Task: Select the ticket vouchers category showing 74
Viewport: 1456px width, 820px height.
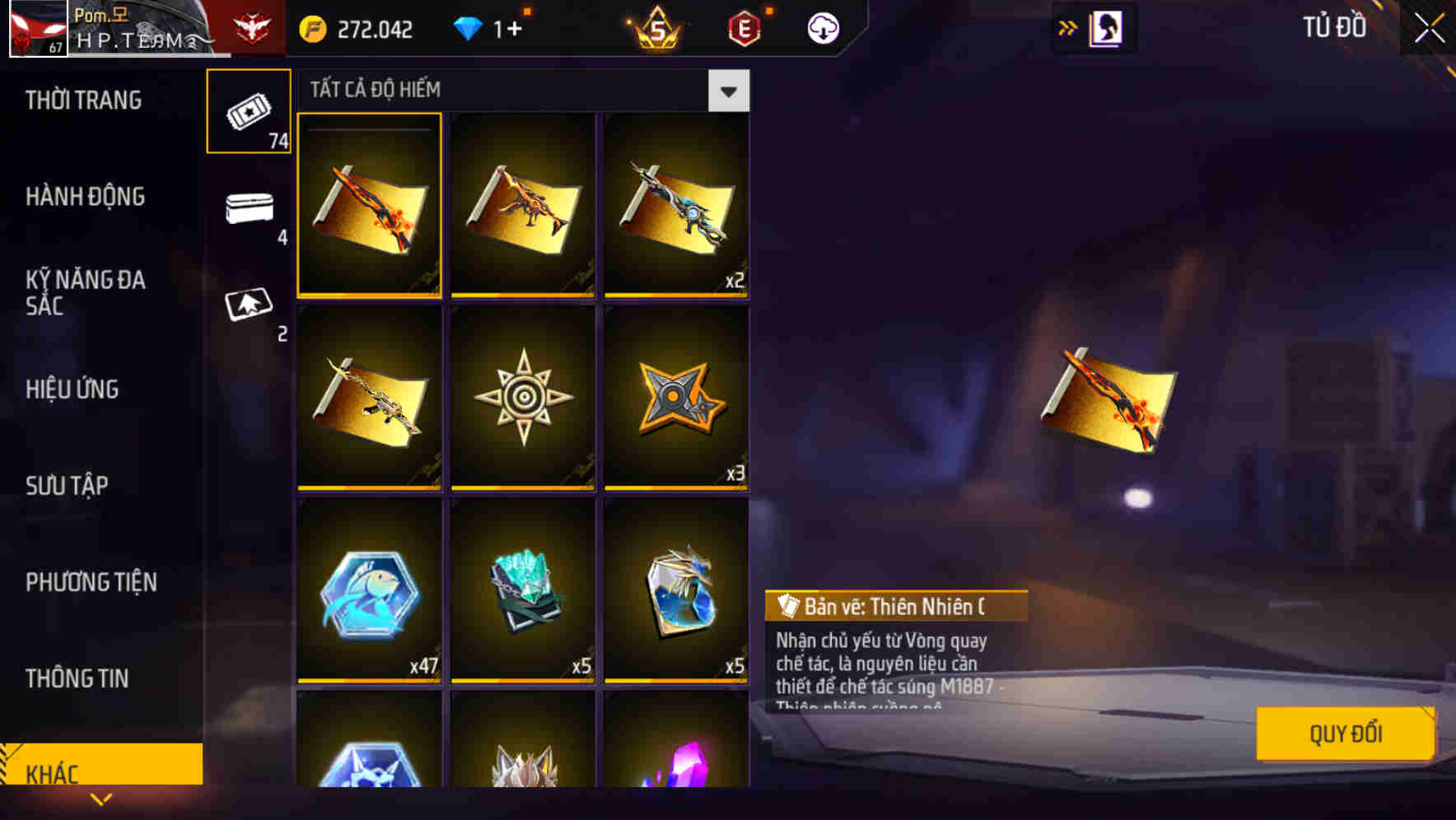Action: click(x=249, y=111)
